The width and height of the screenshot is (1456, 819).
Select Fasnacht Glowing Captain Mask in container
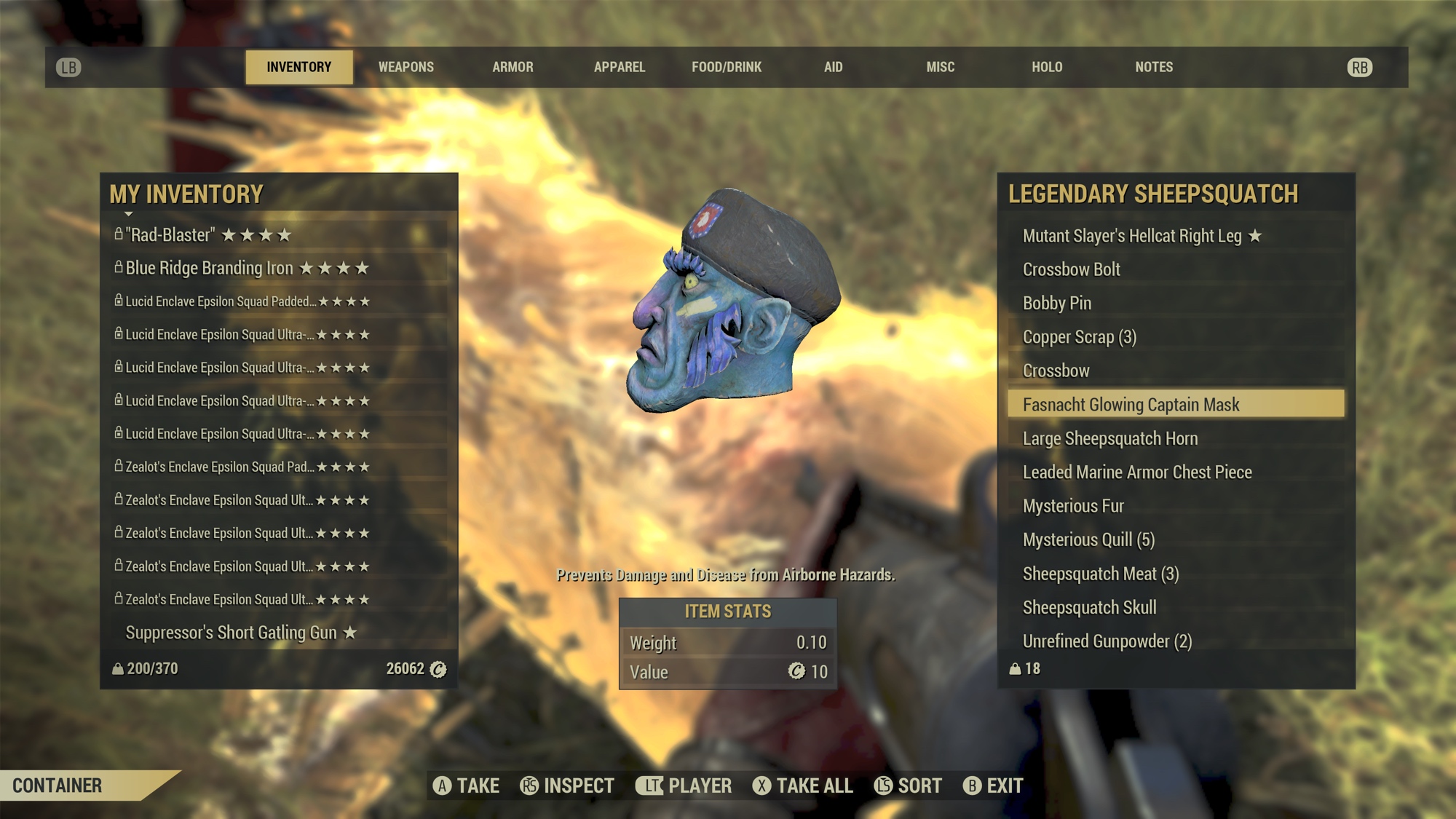(x=1130, y=405)
